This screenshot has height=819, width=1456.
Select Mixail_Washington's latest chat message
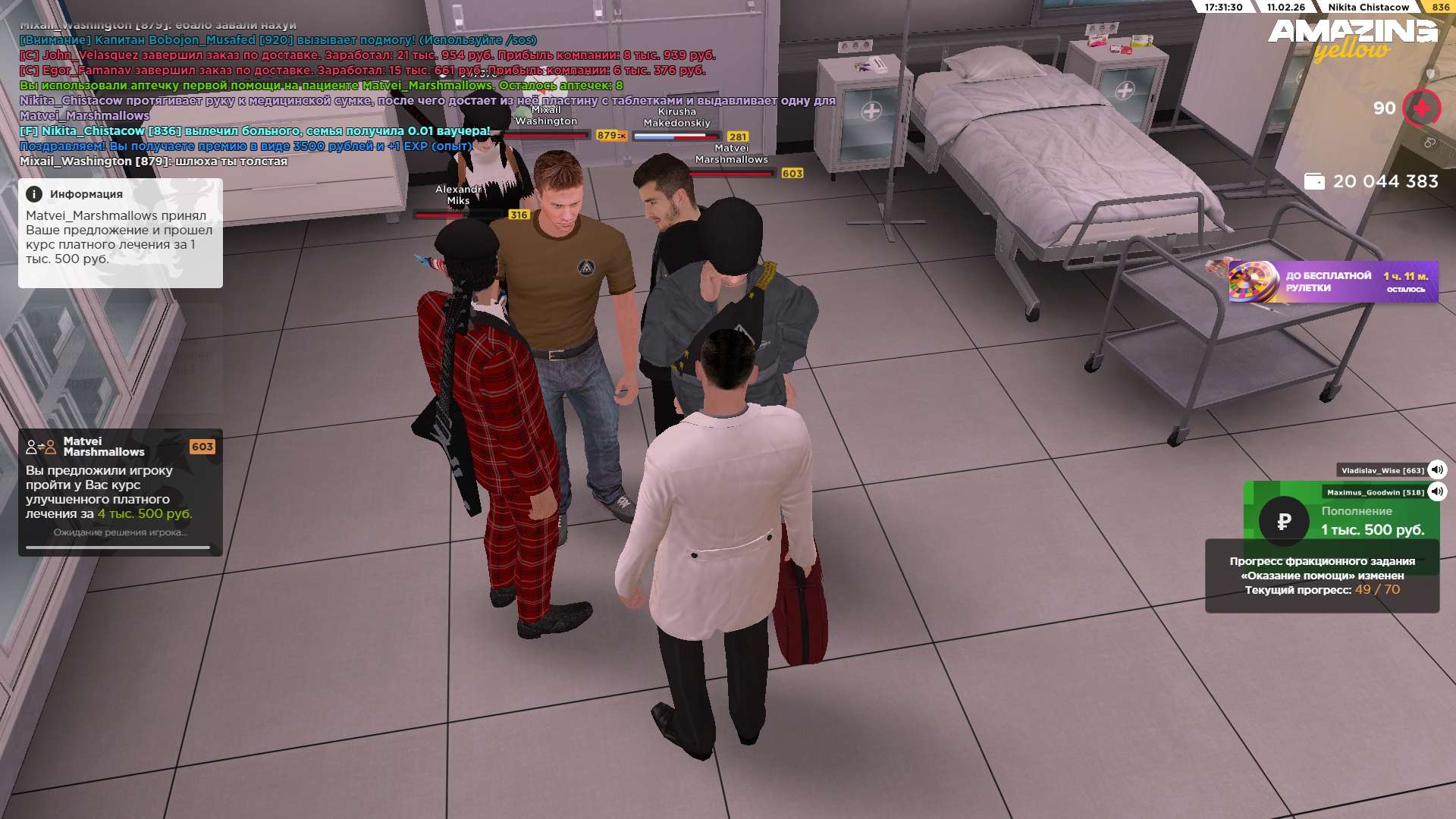[x=153, y=162]
